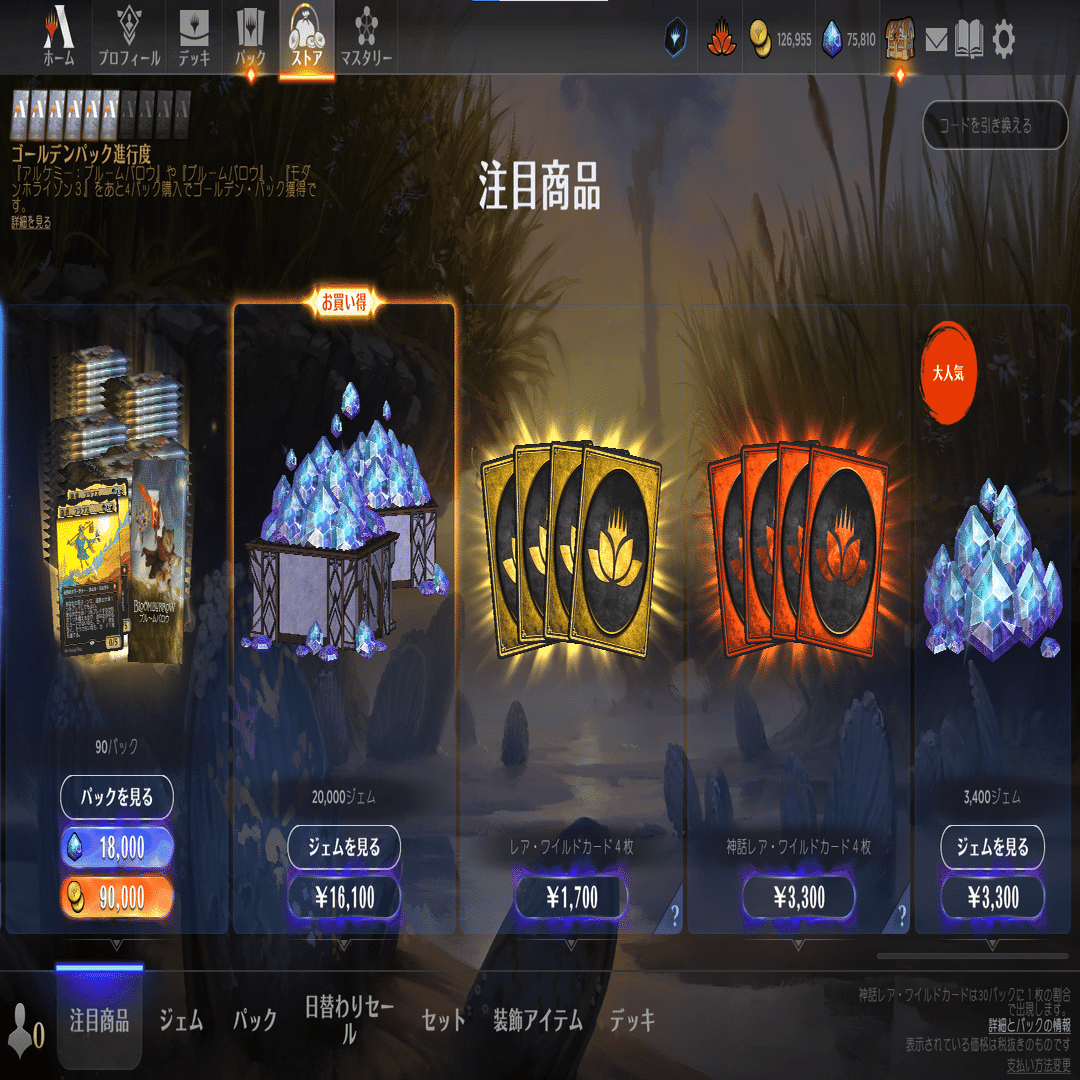Switch to the ジェム store tab

point(181,1020)
